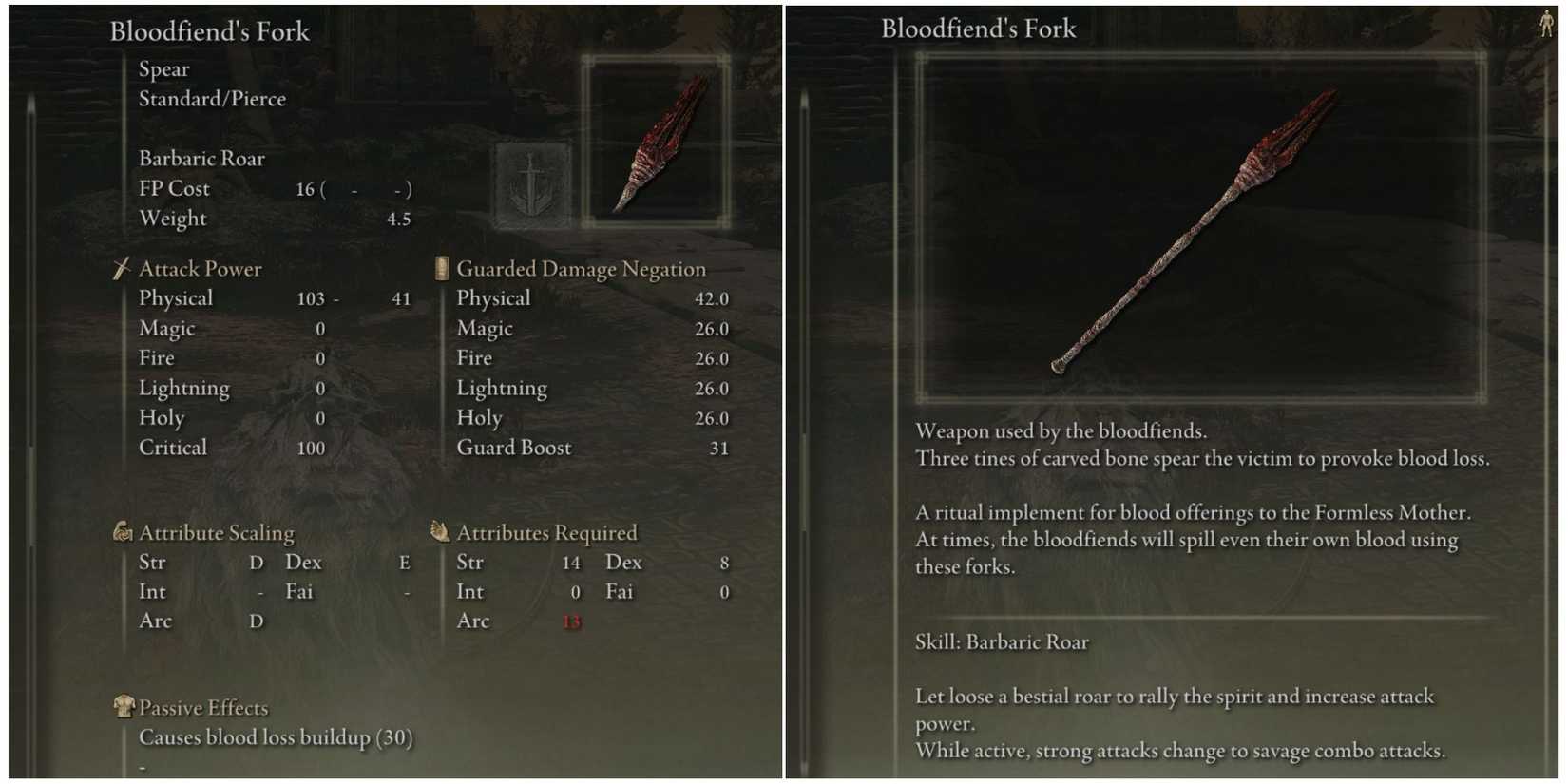
Task: Expand the Physical attack value showing 103
Action: pos(311,297)
